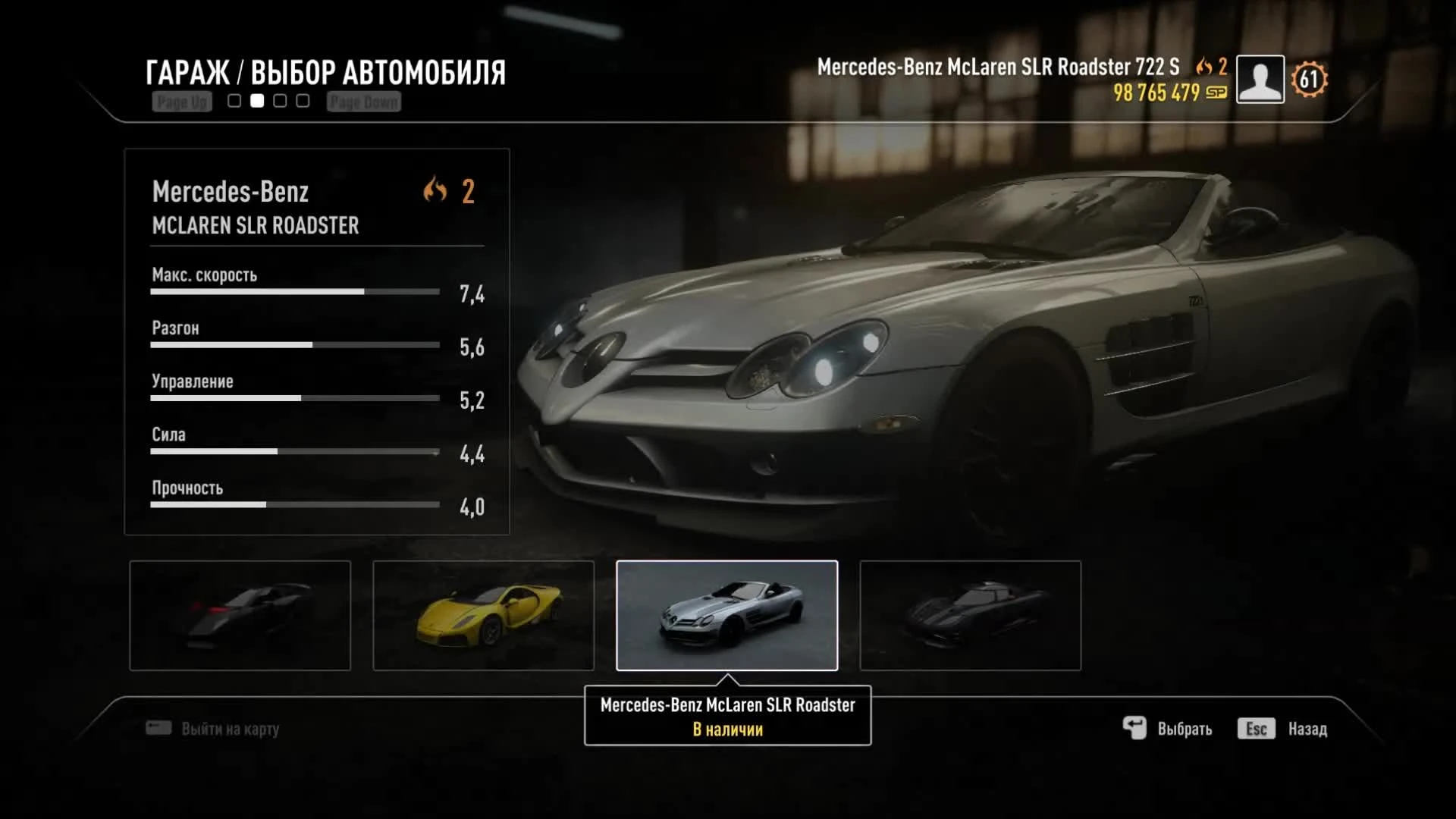Click Выйти на карту option
This screenshot has width=1456, height=819.
(227, 728)
